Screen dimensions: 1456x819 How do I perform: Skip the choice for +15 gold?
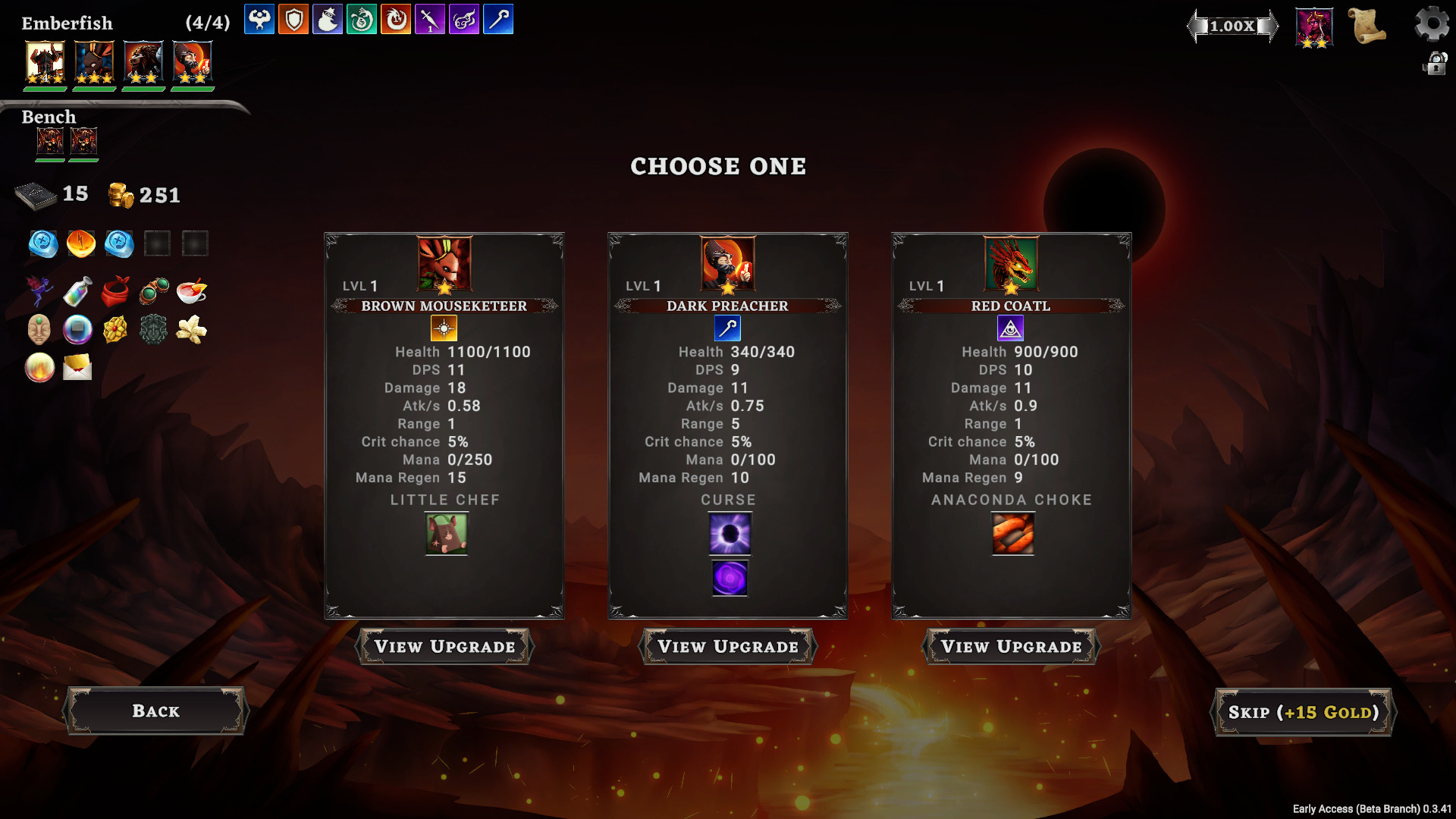click(1303, 711)
